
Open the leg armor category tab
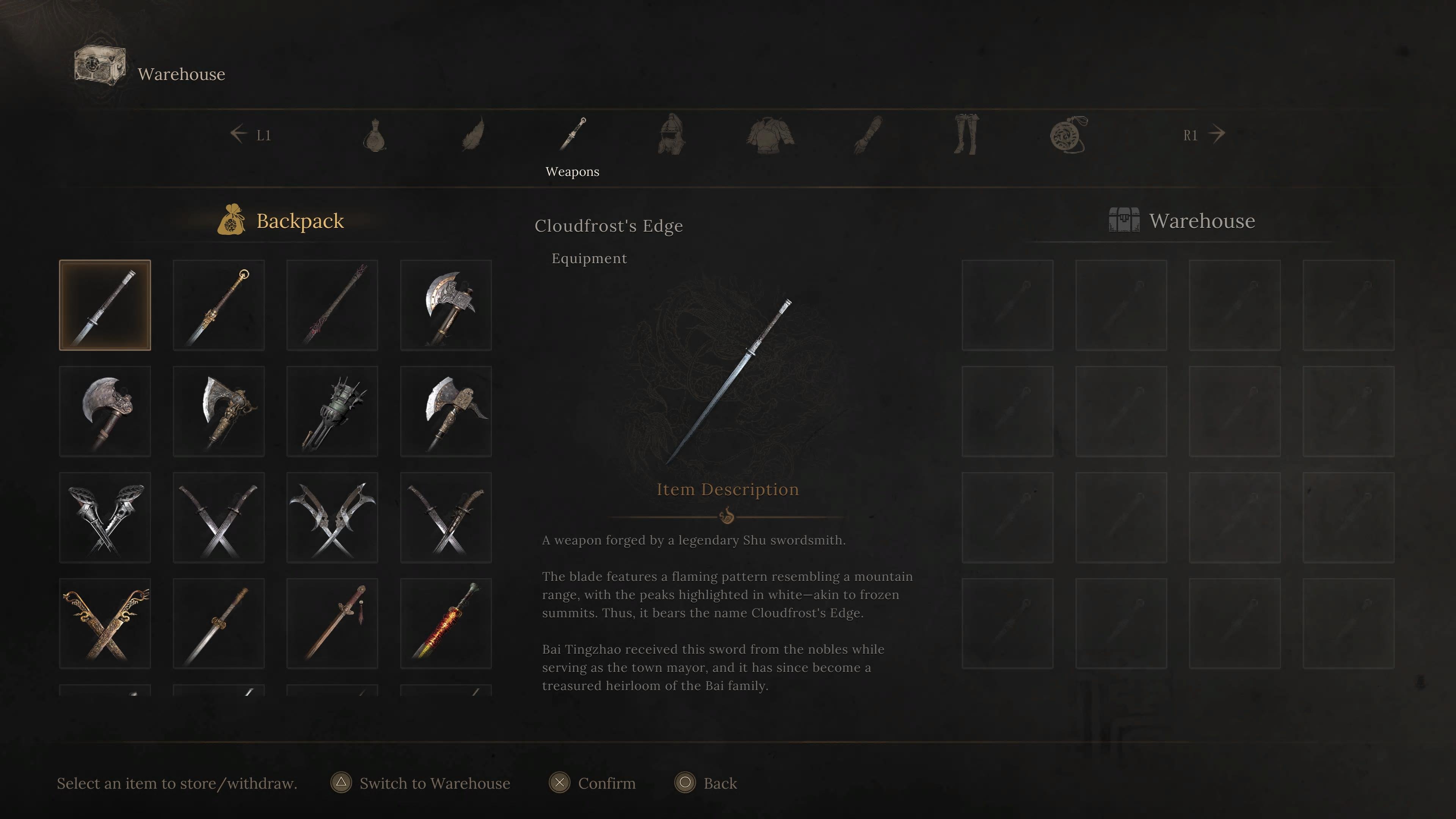[x=966, y=135]
